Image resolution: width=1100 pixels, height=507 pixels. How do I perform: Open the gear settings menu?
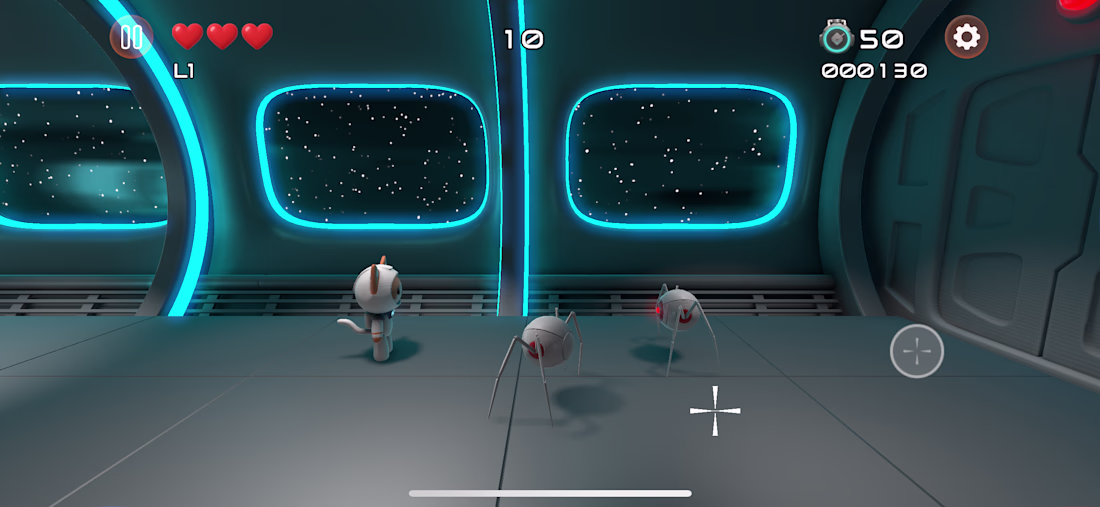[x=966, y=38]
